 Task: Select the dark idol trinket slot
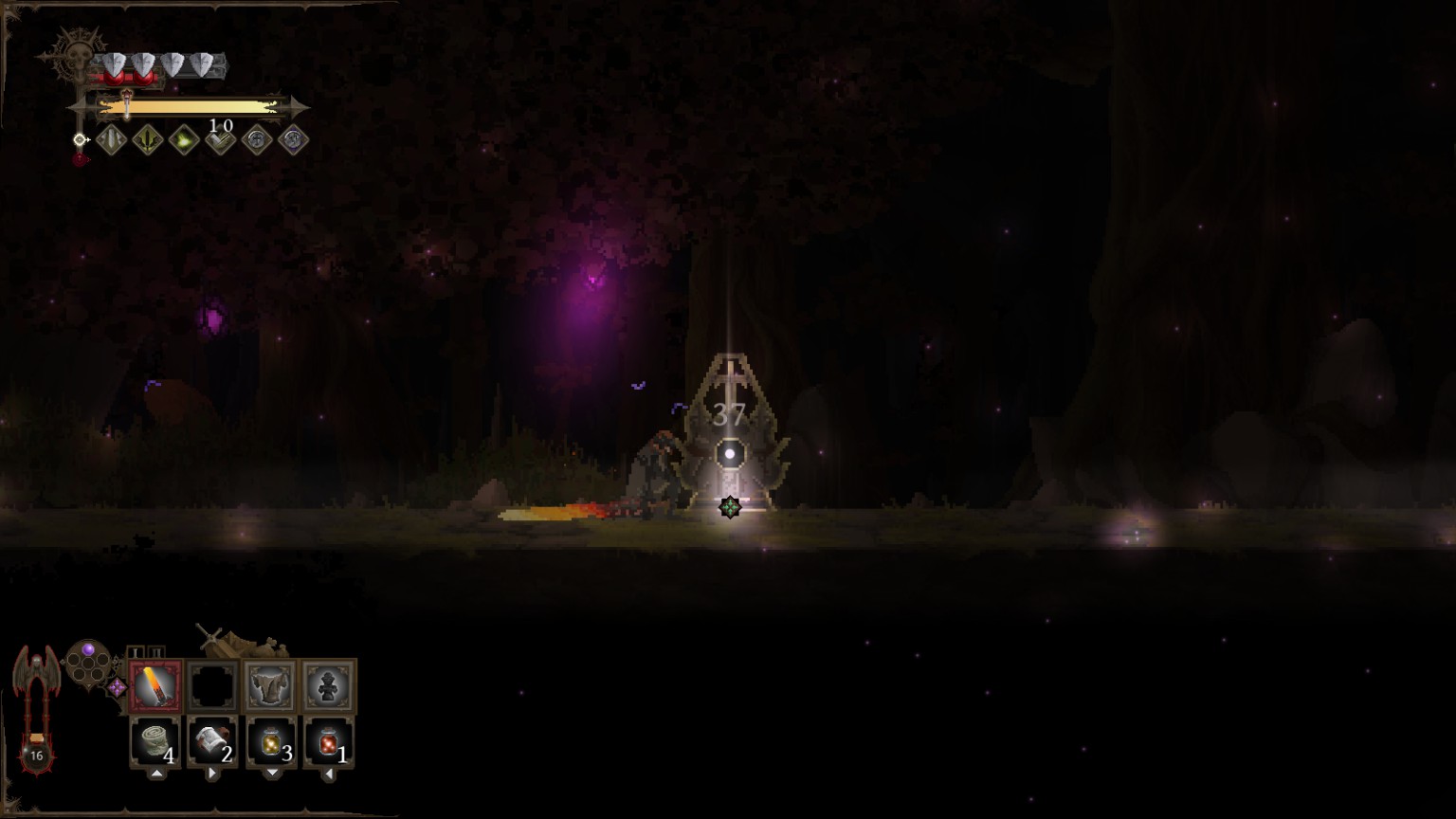point(328,685)
